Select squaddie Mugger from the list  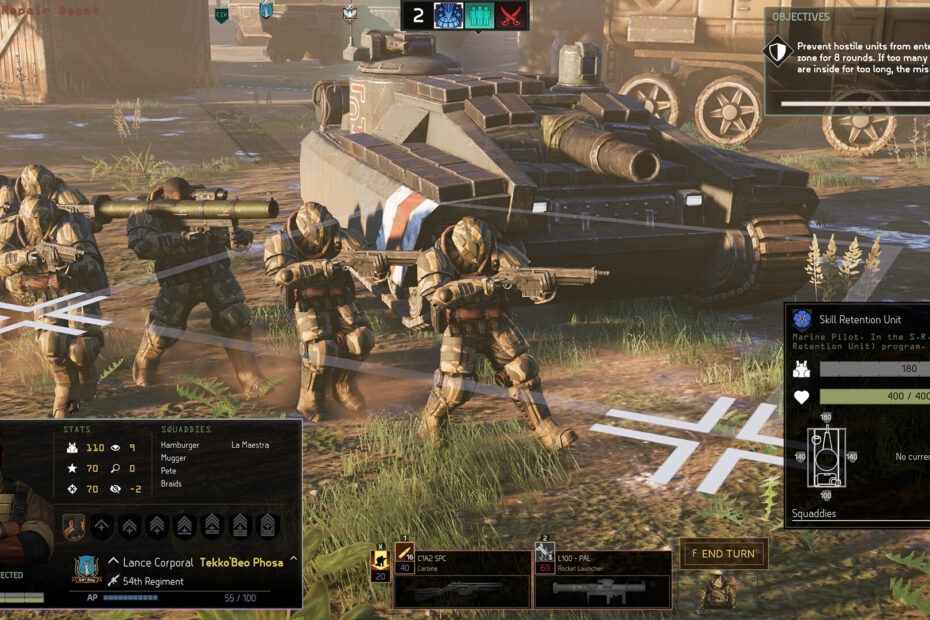point(174,458)
